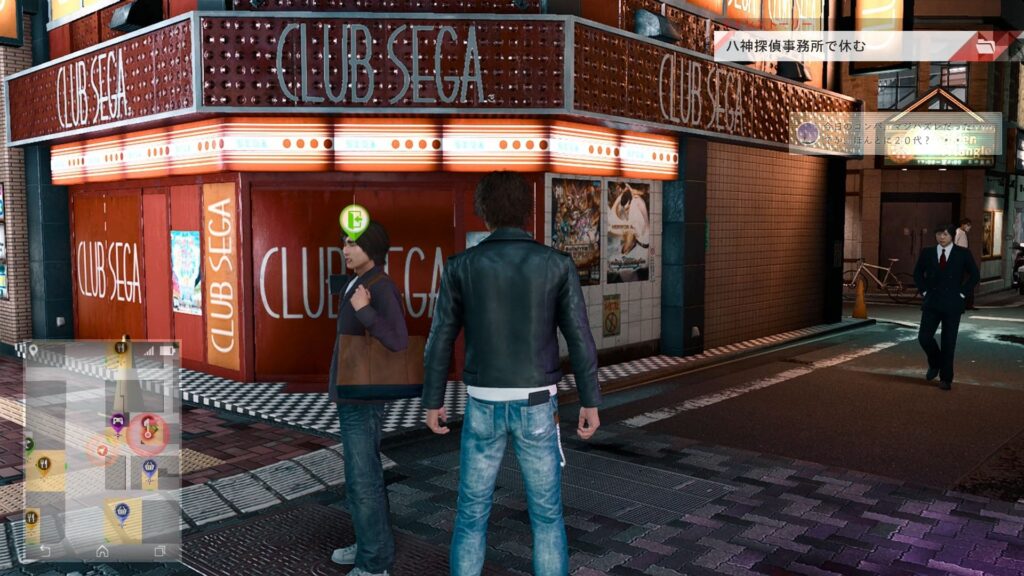Open the social post notification popup
The width and height of the screenshot is (1024, 576).
895,134
